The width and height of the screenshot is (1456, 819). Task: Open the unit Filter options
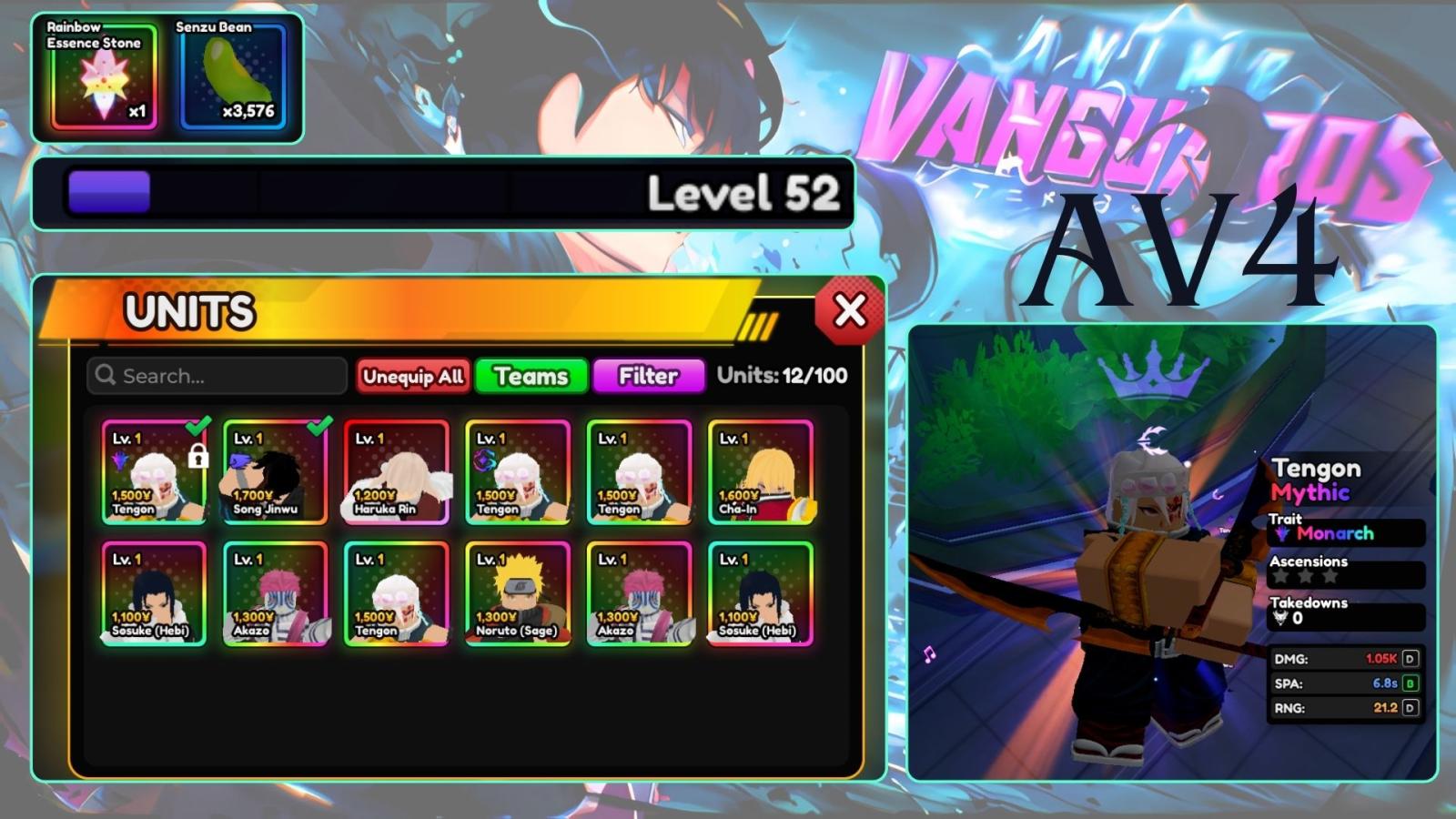point(648,376)
